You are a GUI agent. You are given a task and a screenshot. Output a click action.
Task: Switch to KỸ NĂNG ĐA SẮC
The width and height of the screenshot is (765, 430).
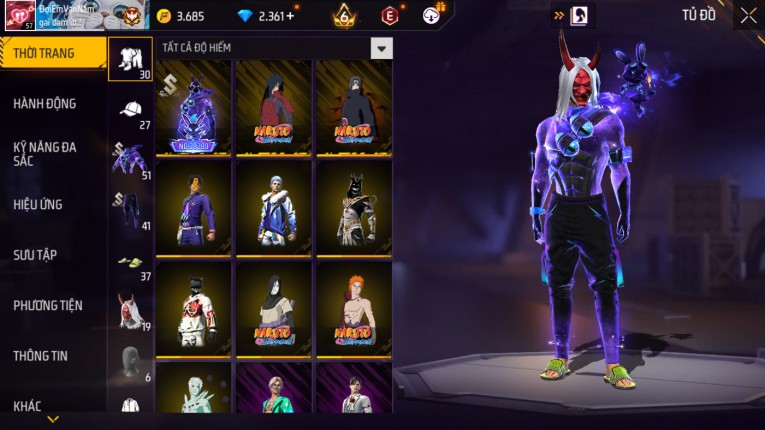[45, 154]
